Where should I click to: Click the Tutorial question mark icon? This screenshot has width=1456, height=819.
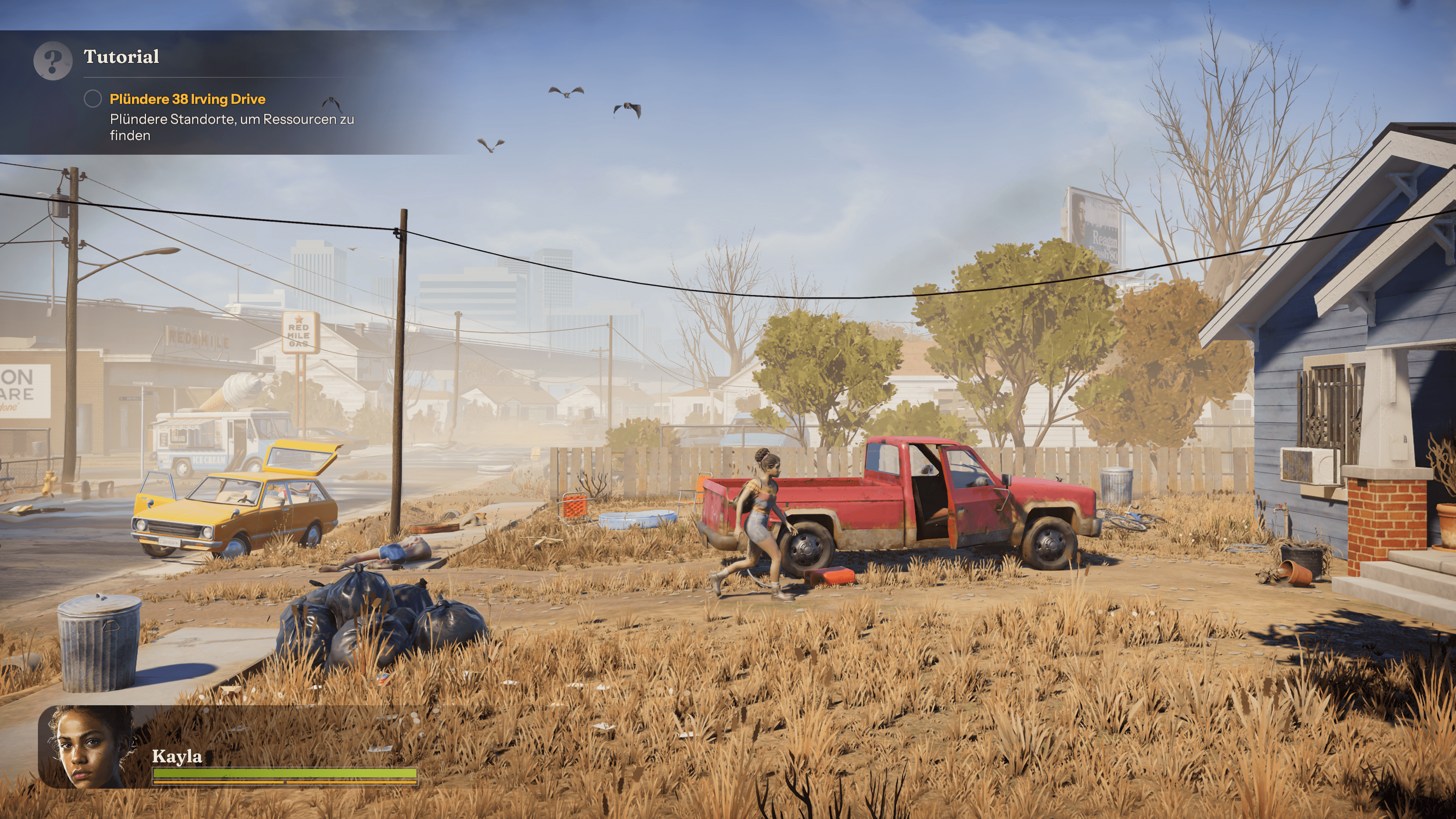(53, 61)
